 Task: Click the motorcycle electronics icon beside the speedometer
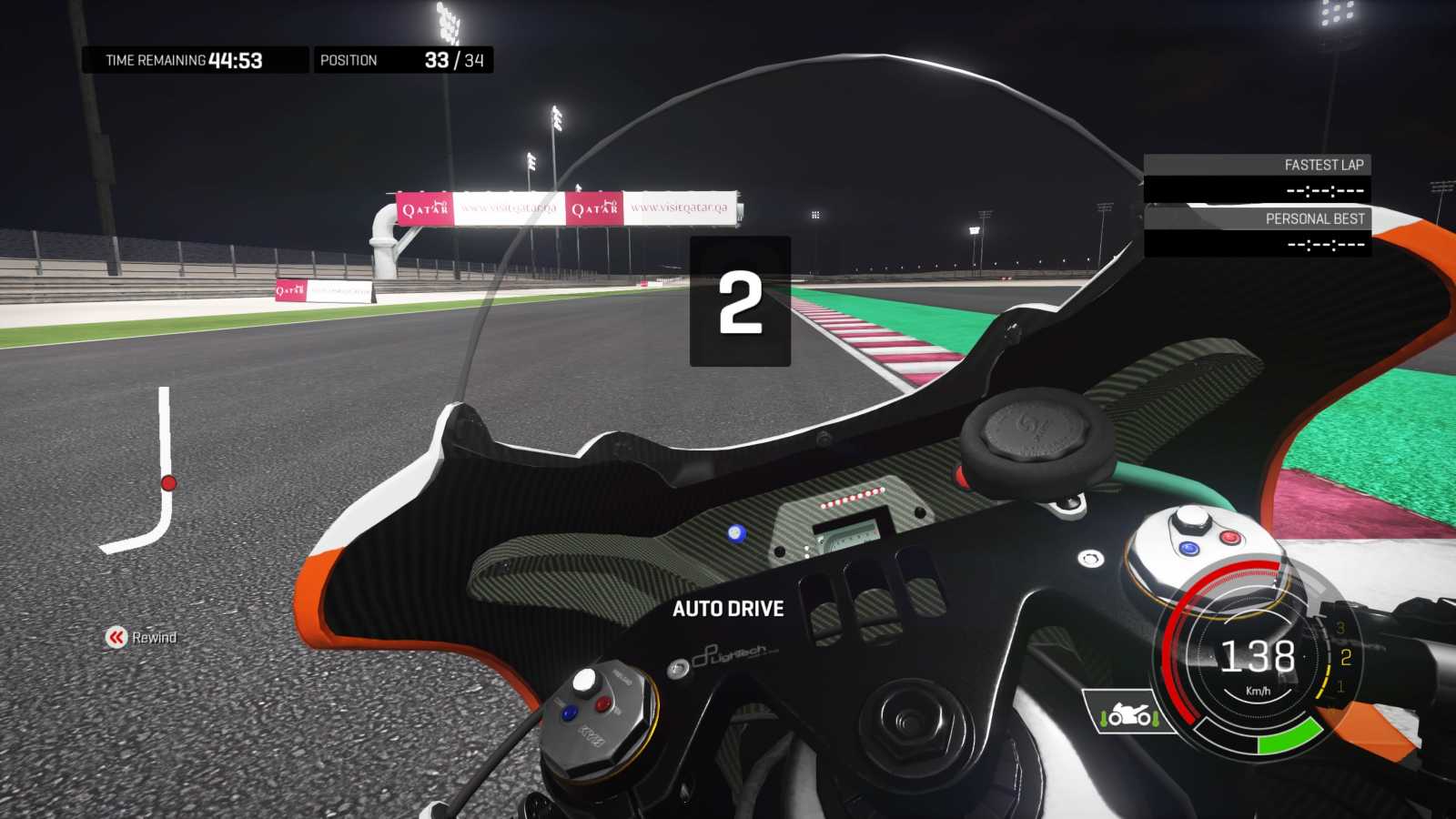point(1128,713)
